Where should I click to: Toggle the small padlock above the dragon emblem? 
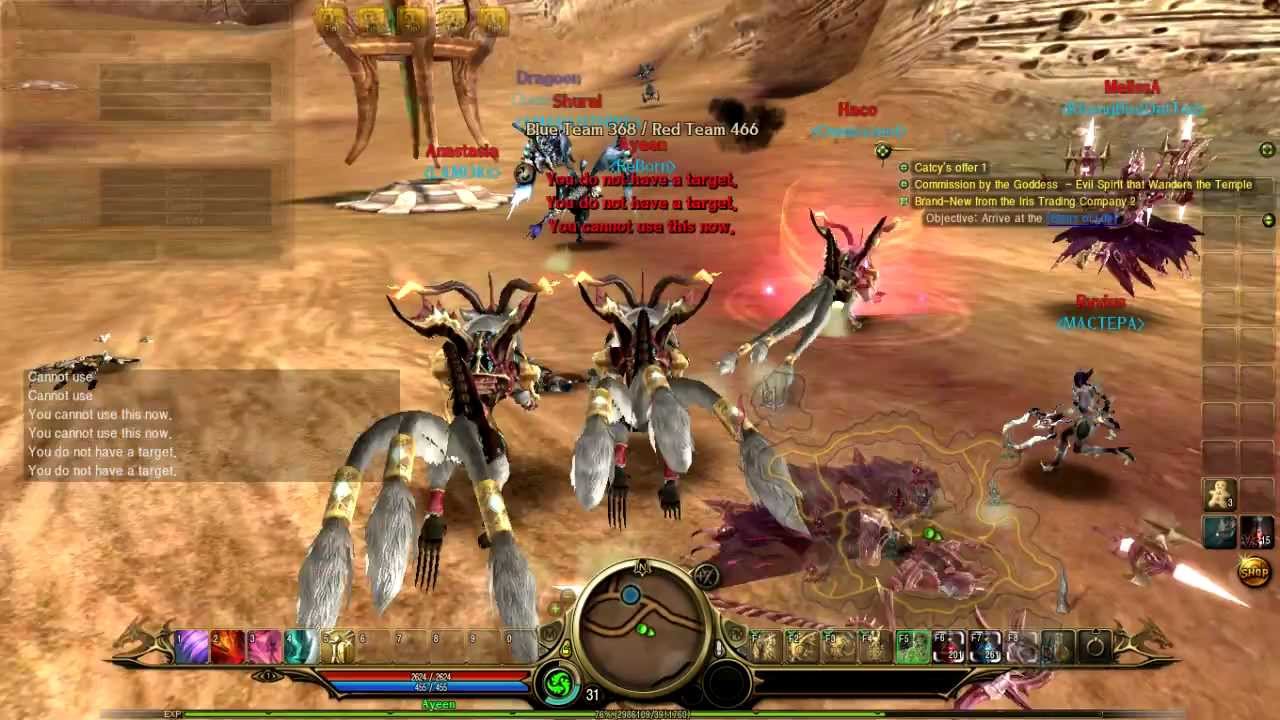tap(566, 648)
